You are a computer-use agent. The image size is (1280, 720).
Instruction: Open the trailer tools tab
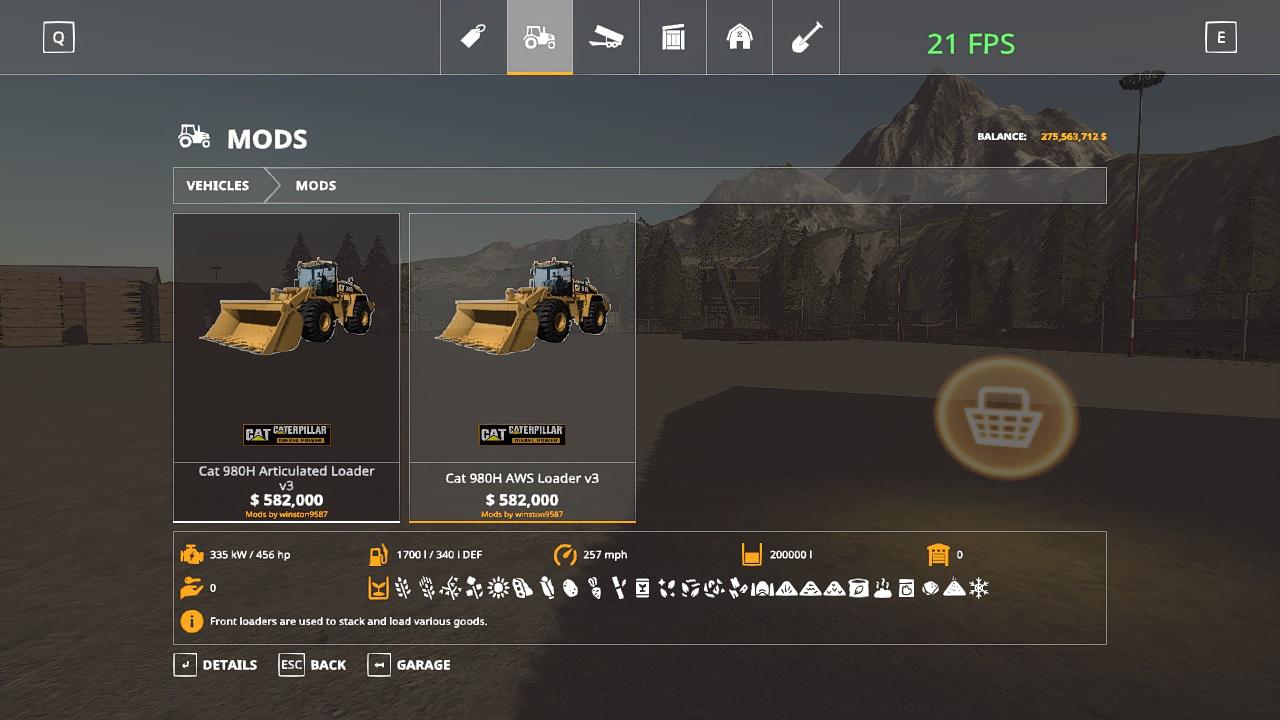coord(606,38)
